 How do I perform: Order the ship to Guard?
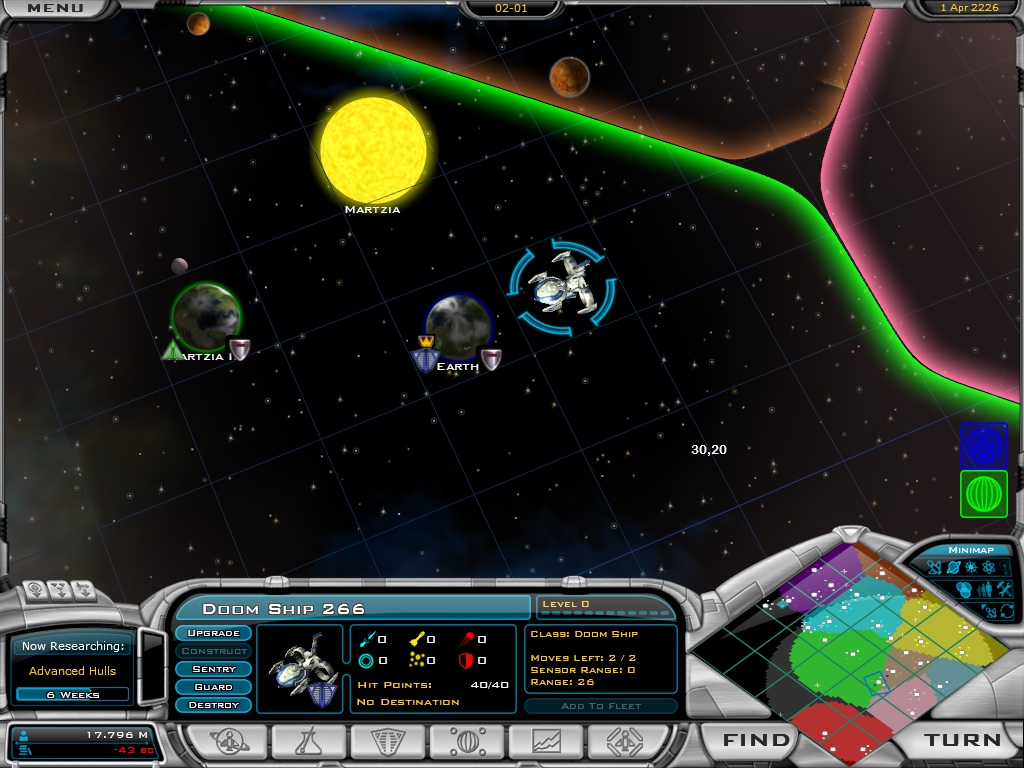[x=213, y=687]
